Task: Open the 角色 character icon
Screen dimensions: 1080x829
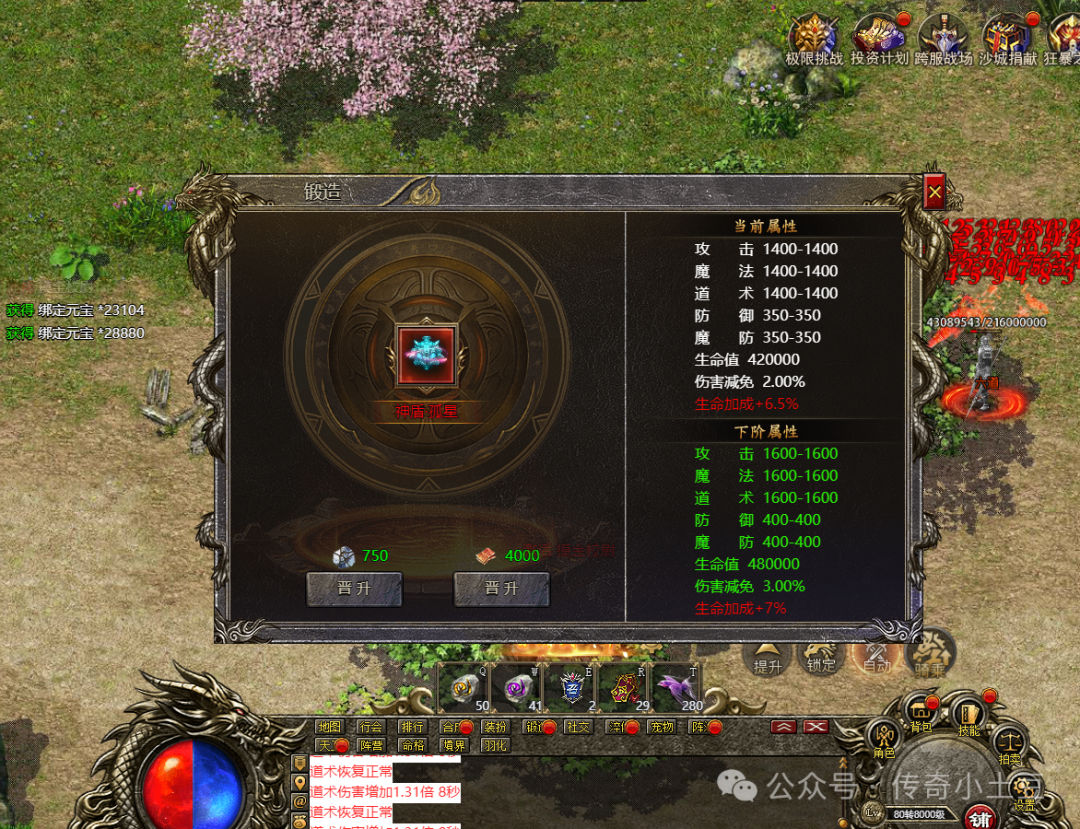Action: pyautogui.click(x=884, y=736)
